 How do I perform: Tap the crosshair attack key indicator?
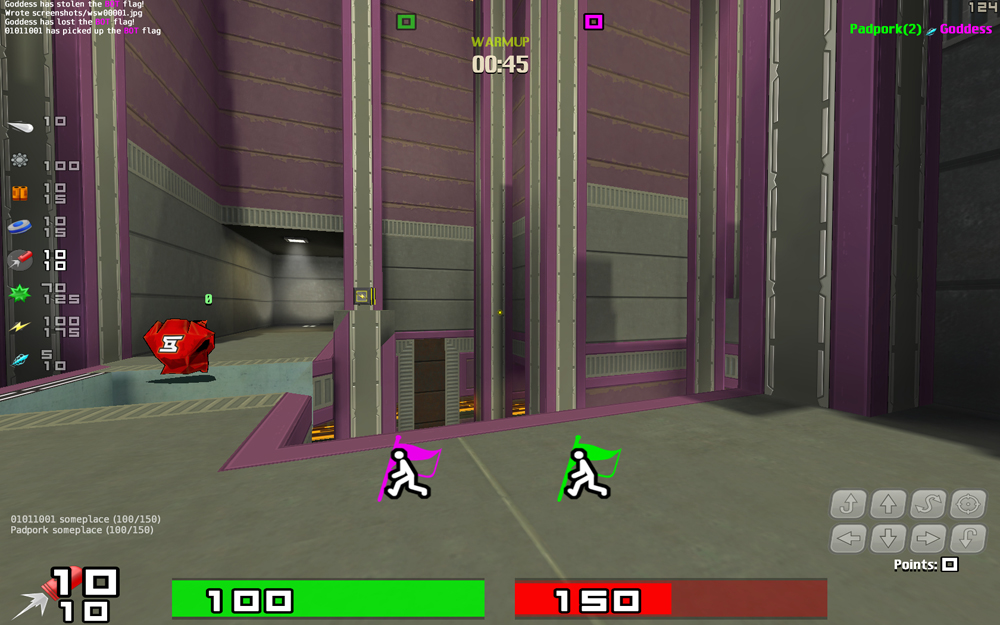pos(968,504)
